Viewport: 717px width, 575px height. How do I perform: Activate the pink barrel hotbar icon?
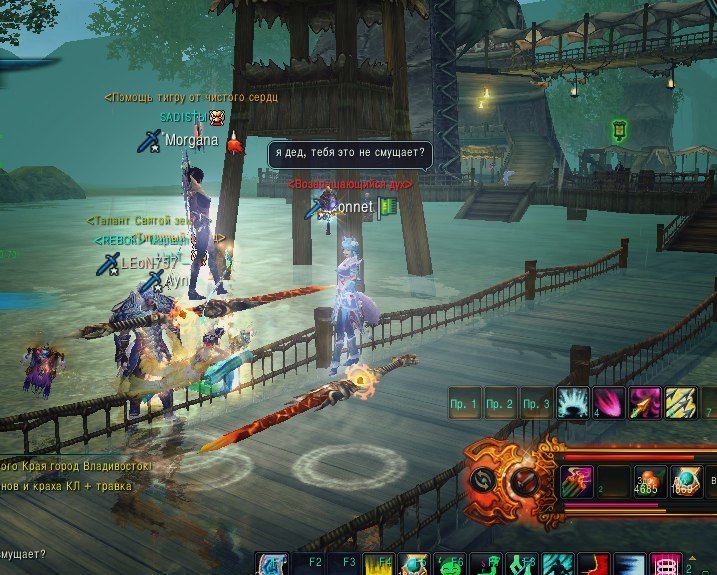pos(664,565)
